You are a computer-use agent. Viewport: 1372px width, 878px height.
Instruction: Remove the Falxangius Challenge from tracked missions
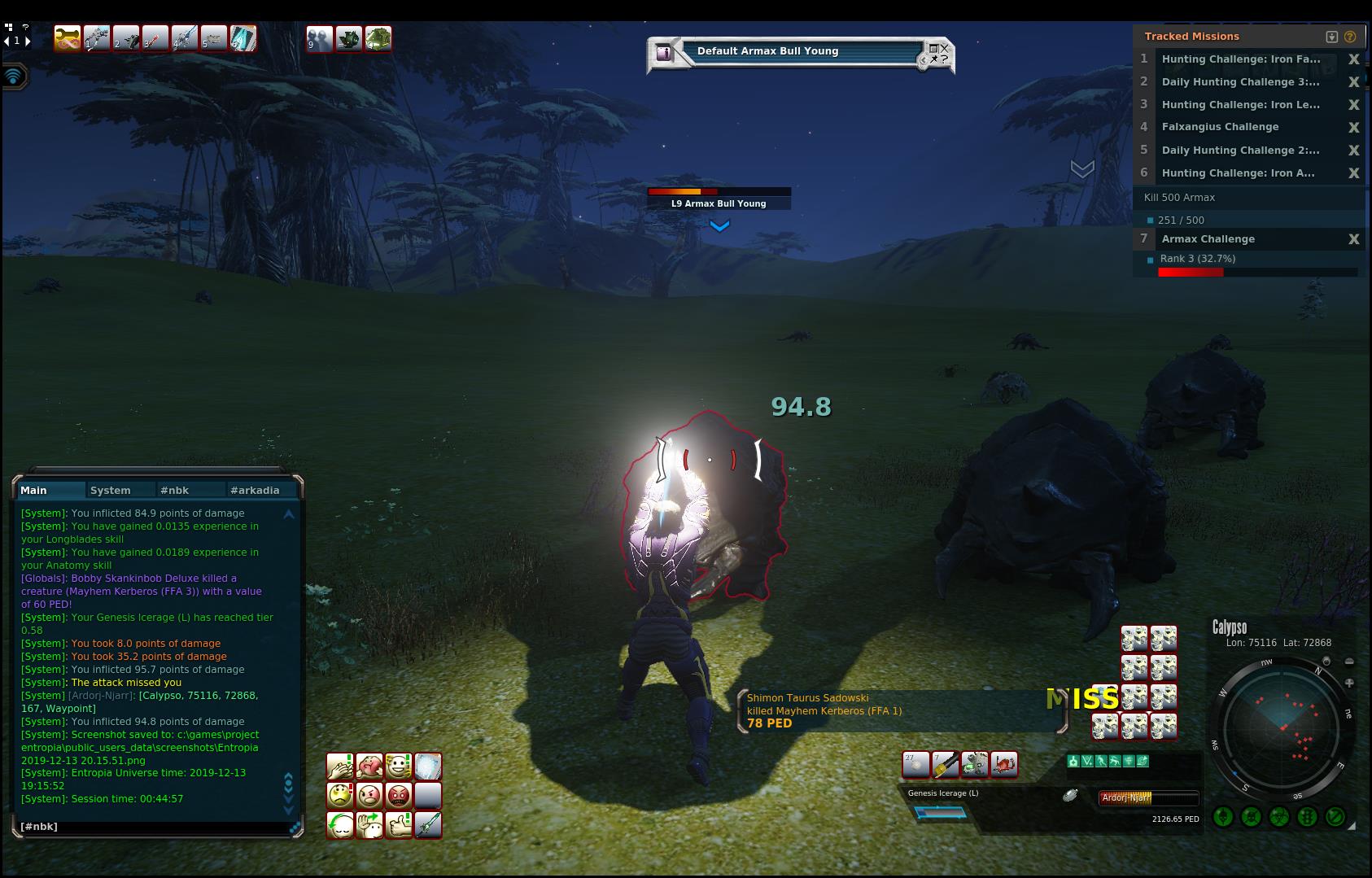click(x=1354, y=127)
